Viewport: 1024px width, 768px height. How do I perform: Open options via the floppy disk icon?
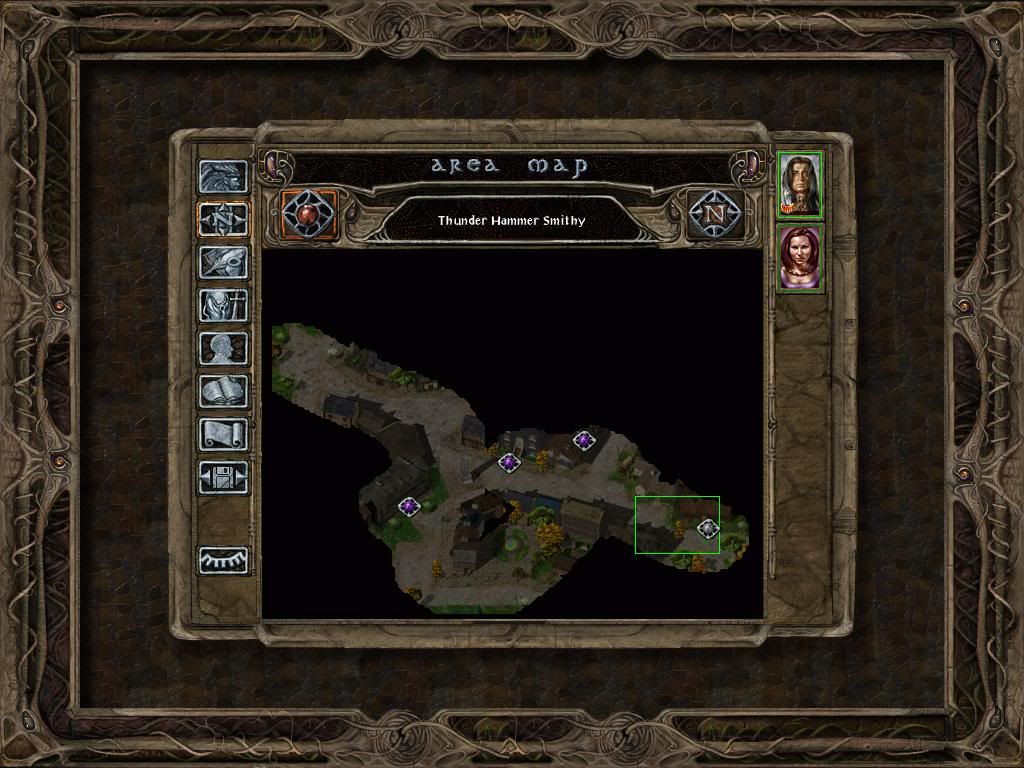tap(223, 477)
